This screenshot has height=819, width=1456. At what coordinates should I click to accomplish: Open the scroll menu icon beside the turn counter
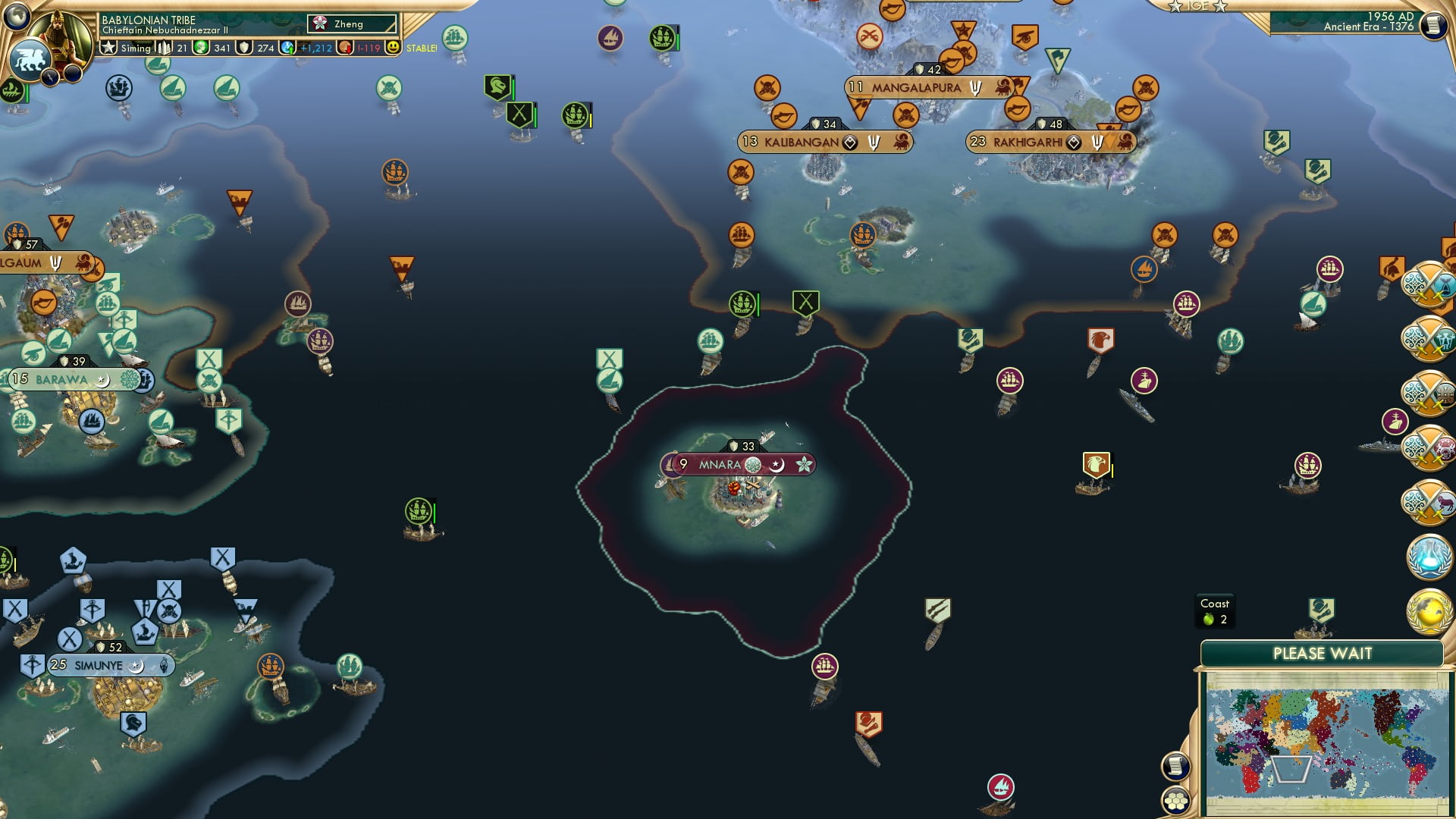click(x=1432, y=26)
